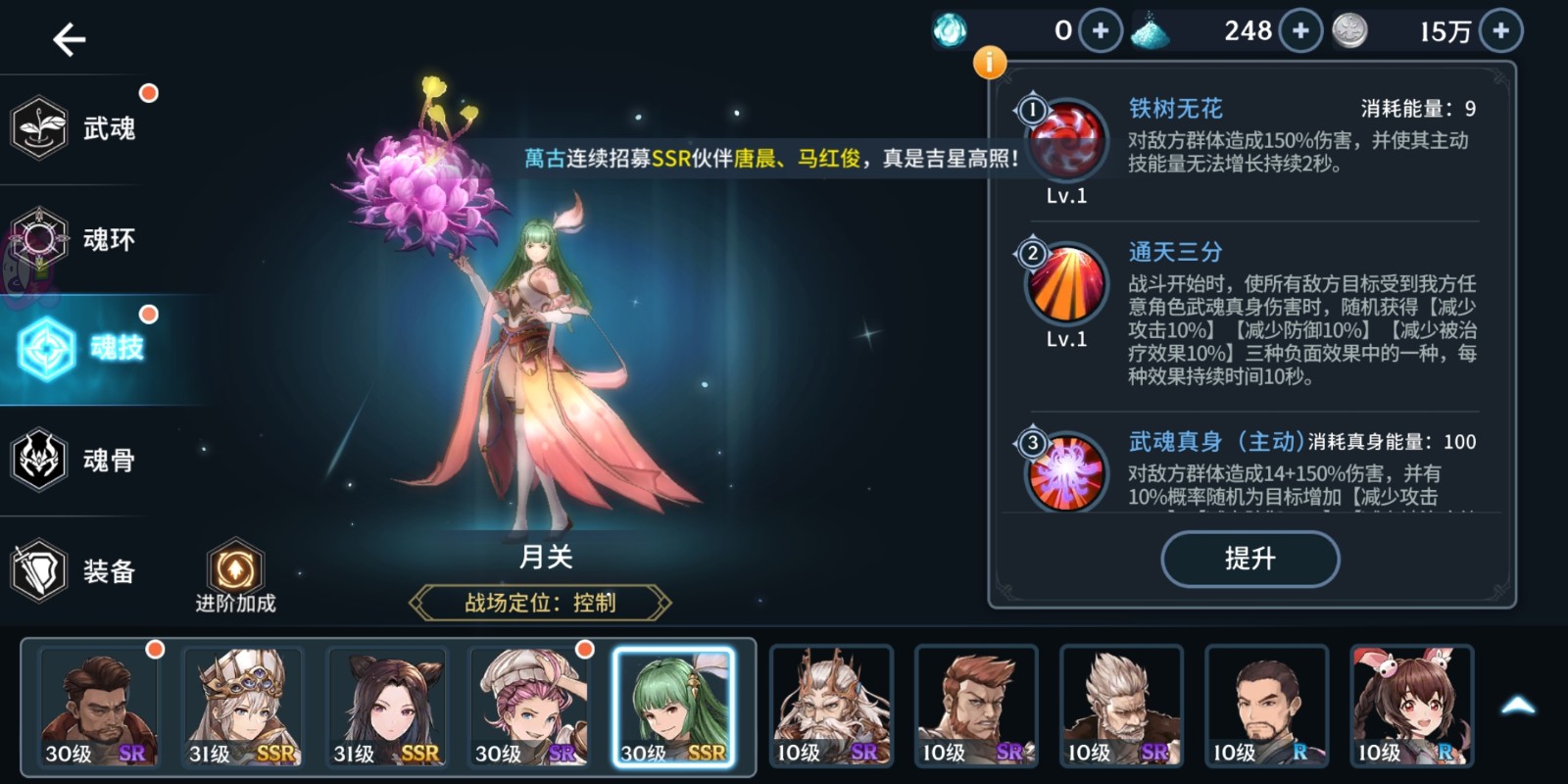Open the 魂骨 section

[x=41, y=460]
